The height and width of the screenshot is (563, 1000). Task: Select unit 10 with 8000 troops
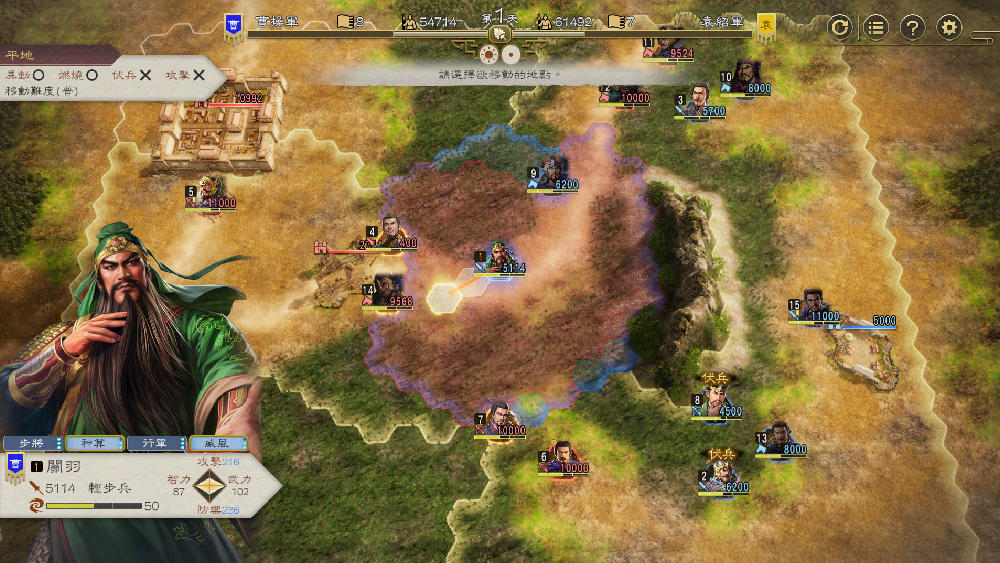point(743,79)
